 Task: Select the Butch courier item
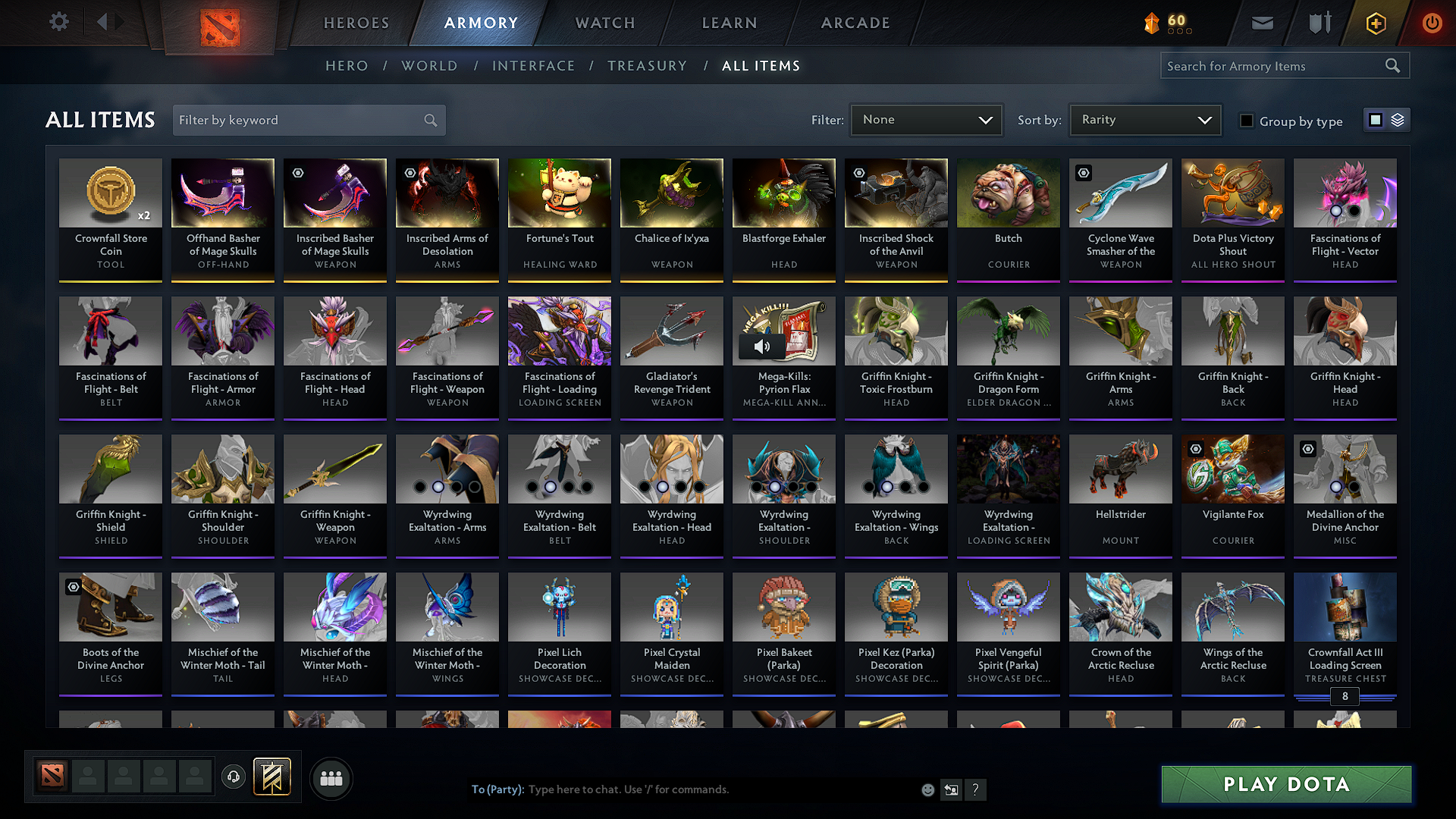[1008, 220]
